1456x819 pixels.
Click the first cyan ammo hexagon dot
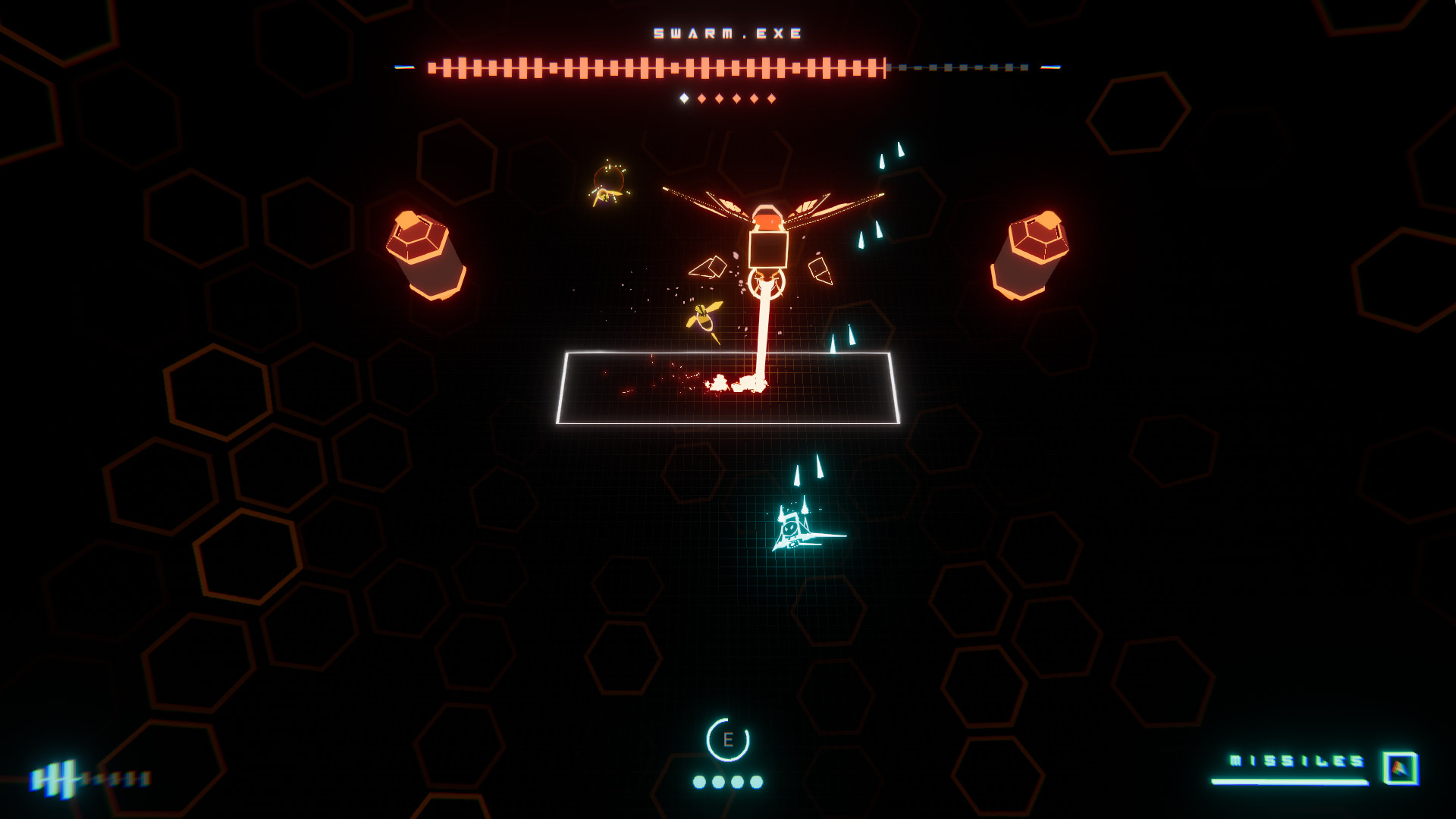tap(699, 782)
